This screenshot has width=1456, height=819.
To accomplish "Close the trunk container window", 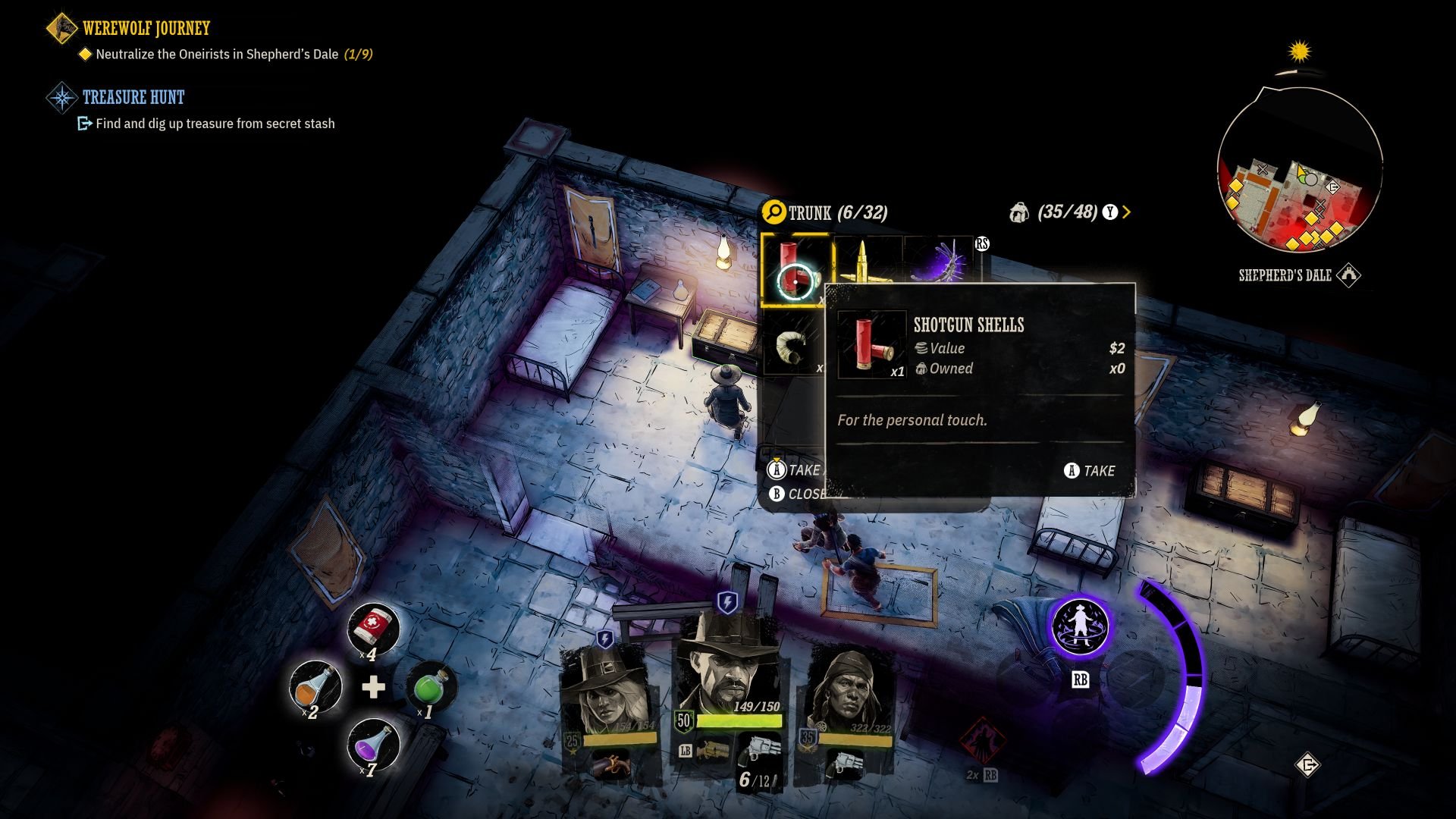I will tap(796, 494).
